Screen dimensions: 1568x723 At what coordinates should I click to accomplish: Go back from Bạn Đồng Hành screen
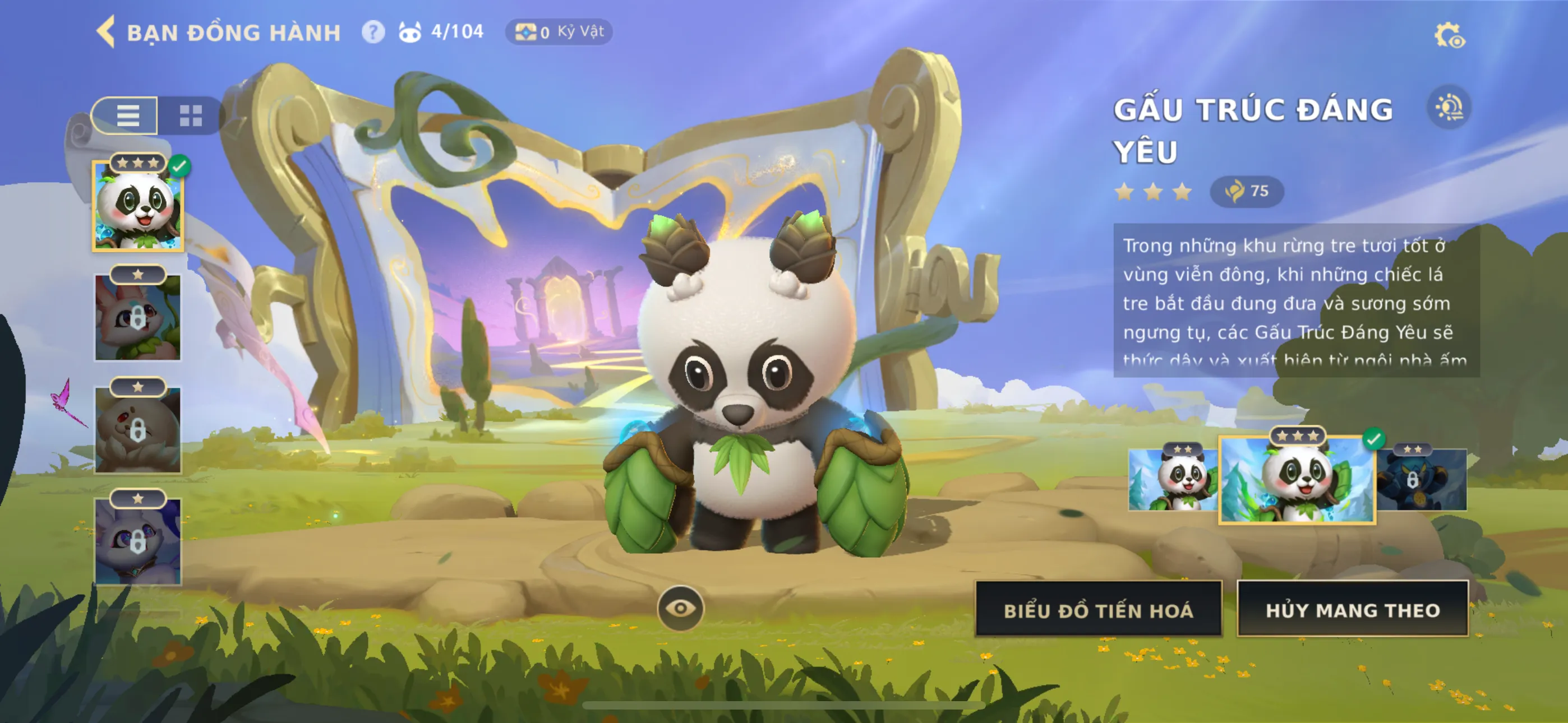coord(107,31)
